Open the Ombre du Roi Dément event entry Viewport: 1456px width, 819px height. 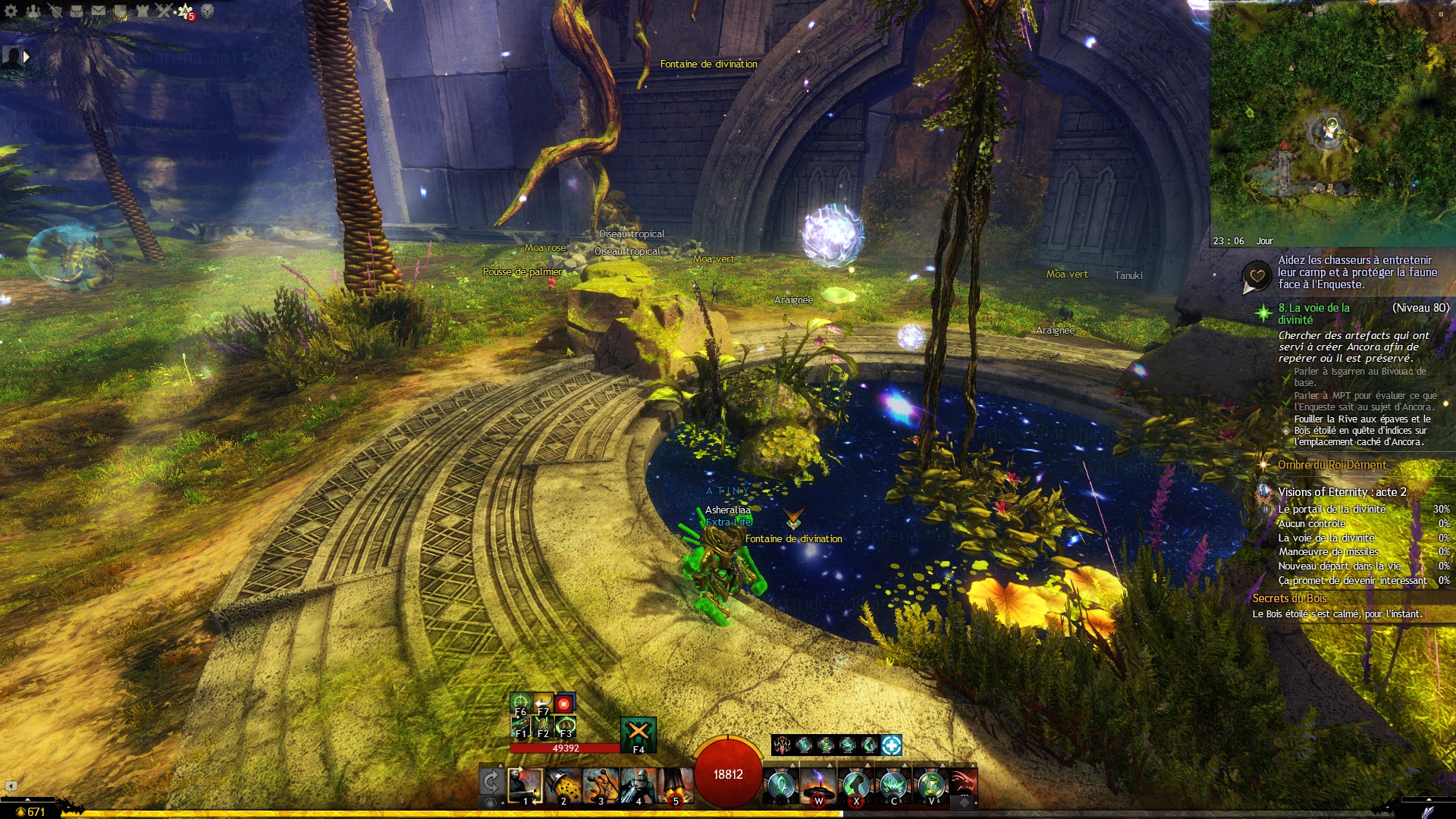(x=1332, y=465)
